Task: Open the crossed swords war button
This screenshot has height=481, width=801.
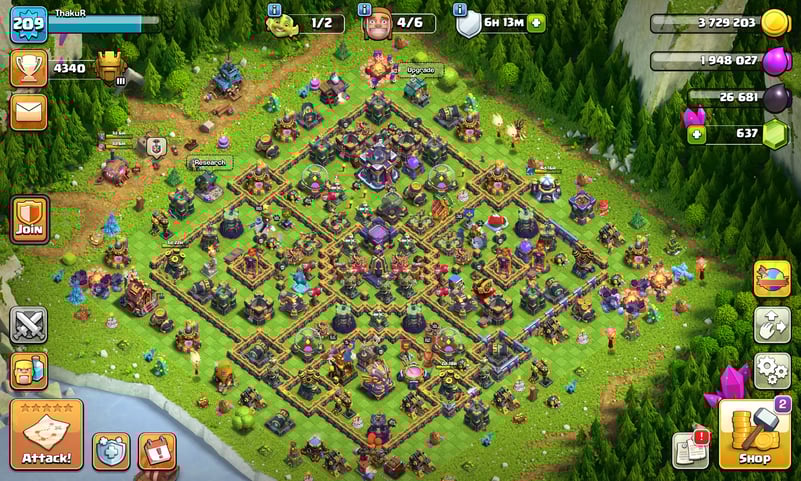Action: coord(28,325)
